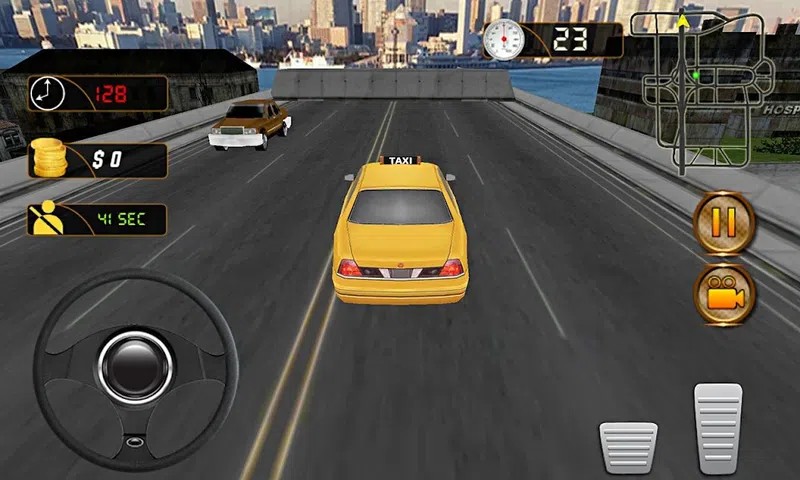Tap the steering wheel control

[136, 368]
